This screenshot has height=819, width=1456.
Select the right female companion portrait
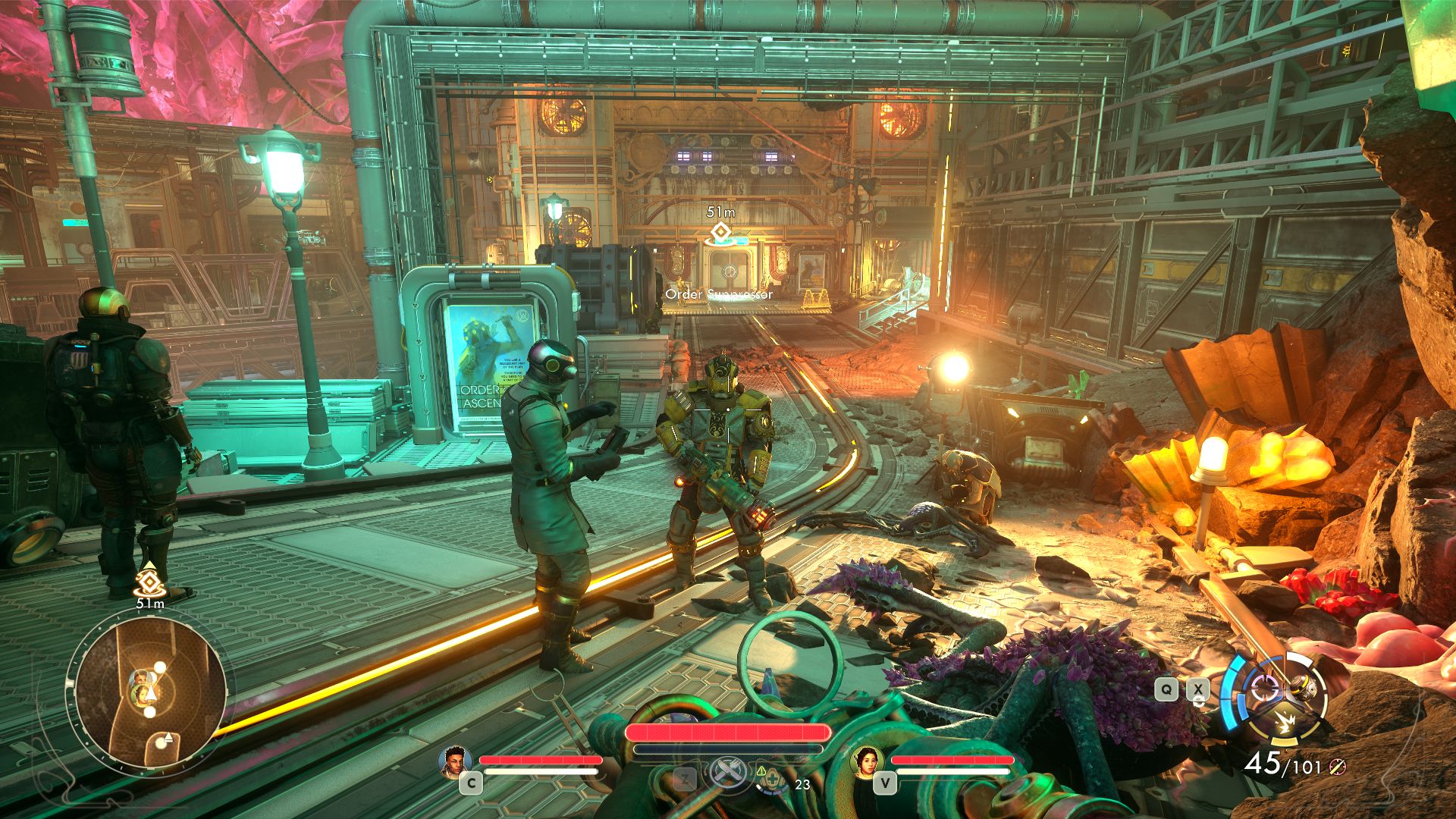tap(868, 761)
